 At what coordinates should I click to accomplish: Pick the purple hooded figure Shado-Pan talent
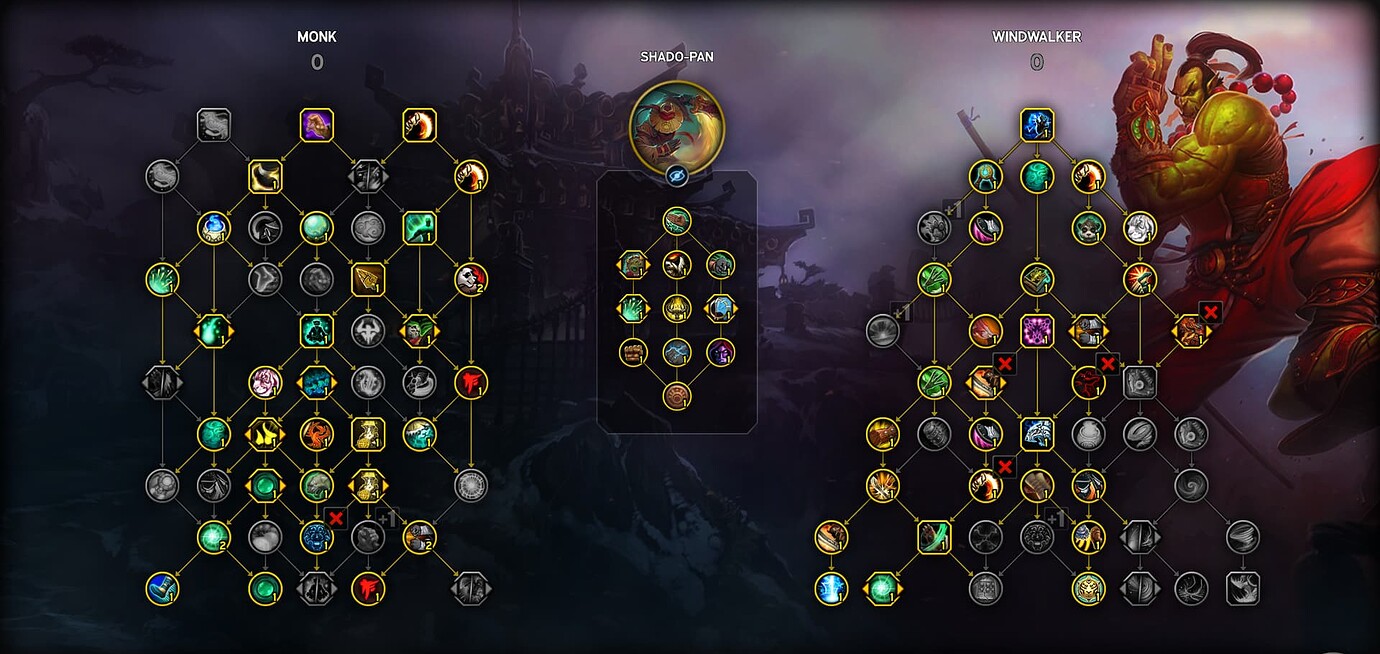[720, 352]
